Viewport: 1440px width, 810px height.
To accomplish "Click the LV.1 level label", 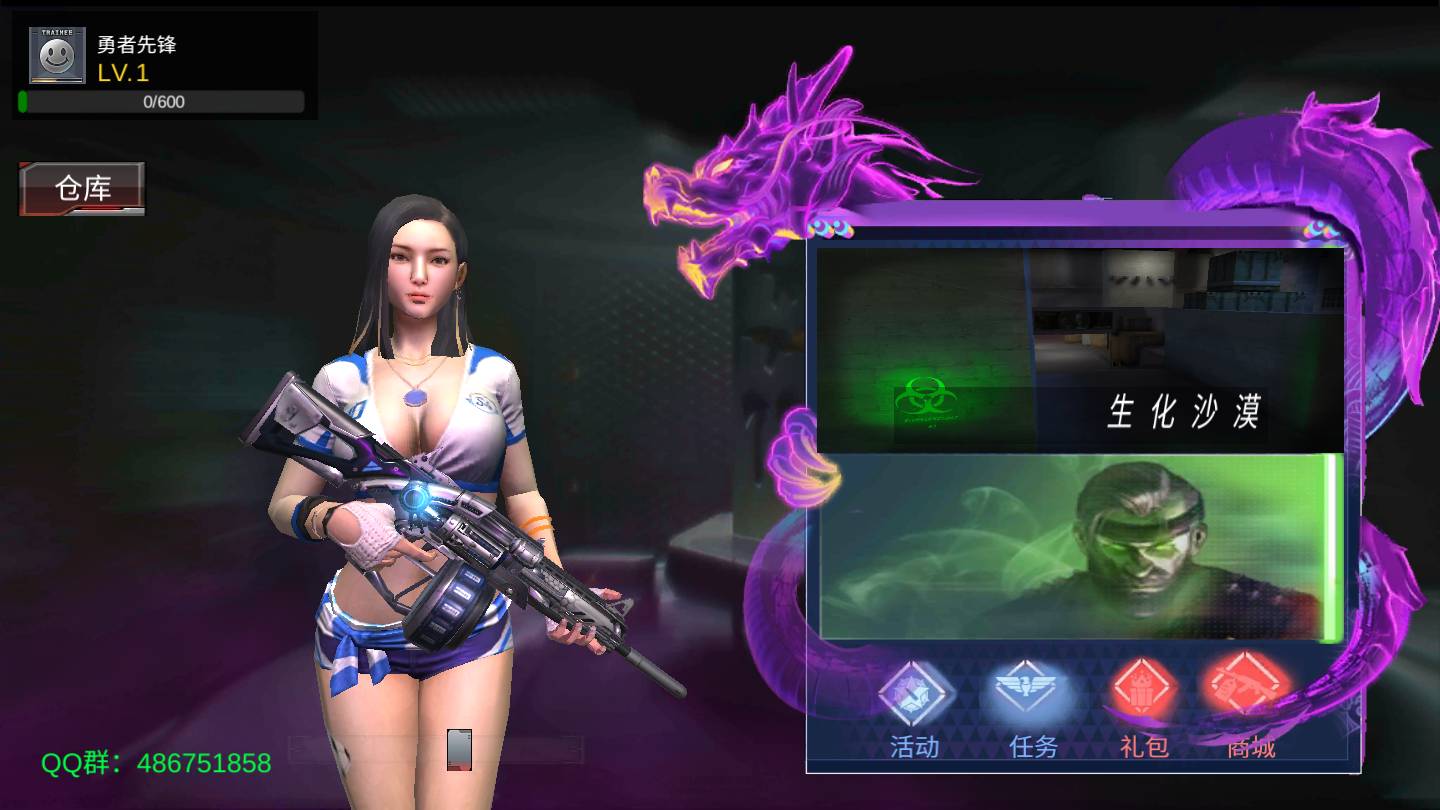I will pyautogui.click(x=122, y=73).
